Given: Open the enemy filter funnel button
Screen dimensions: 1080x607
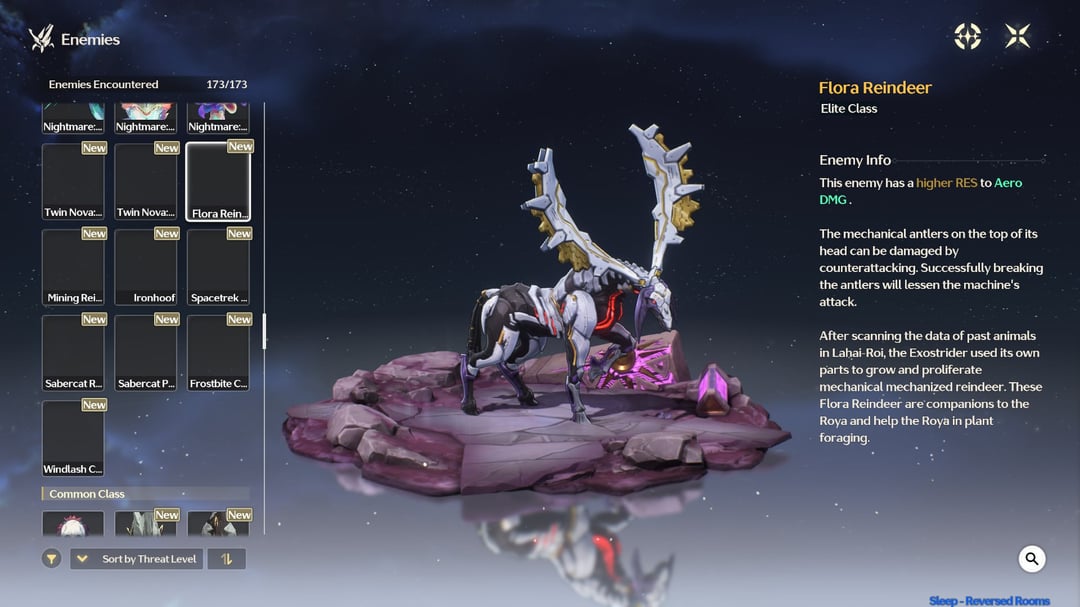Looking at the screenshot, I should point(52,559).
